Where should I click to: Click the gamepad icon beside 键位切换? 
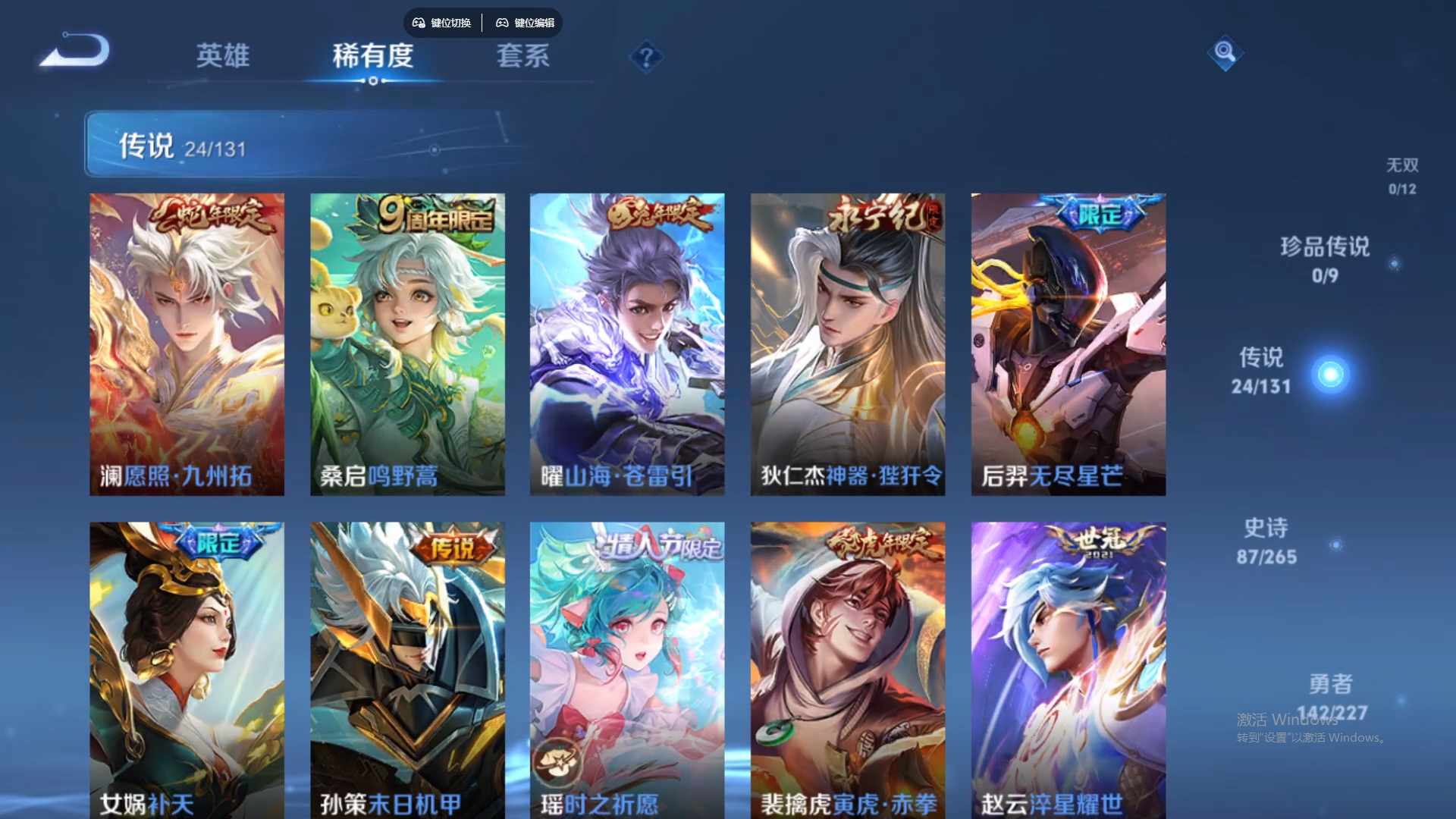(418, 23)
